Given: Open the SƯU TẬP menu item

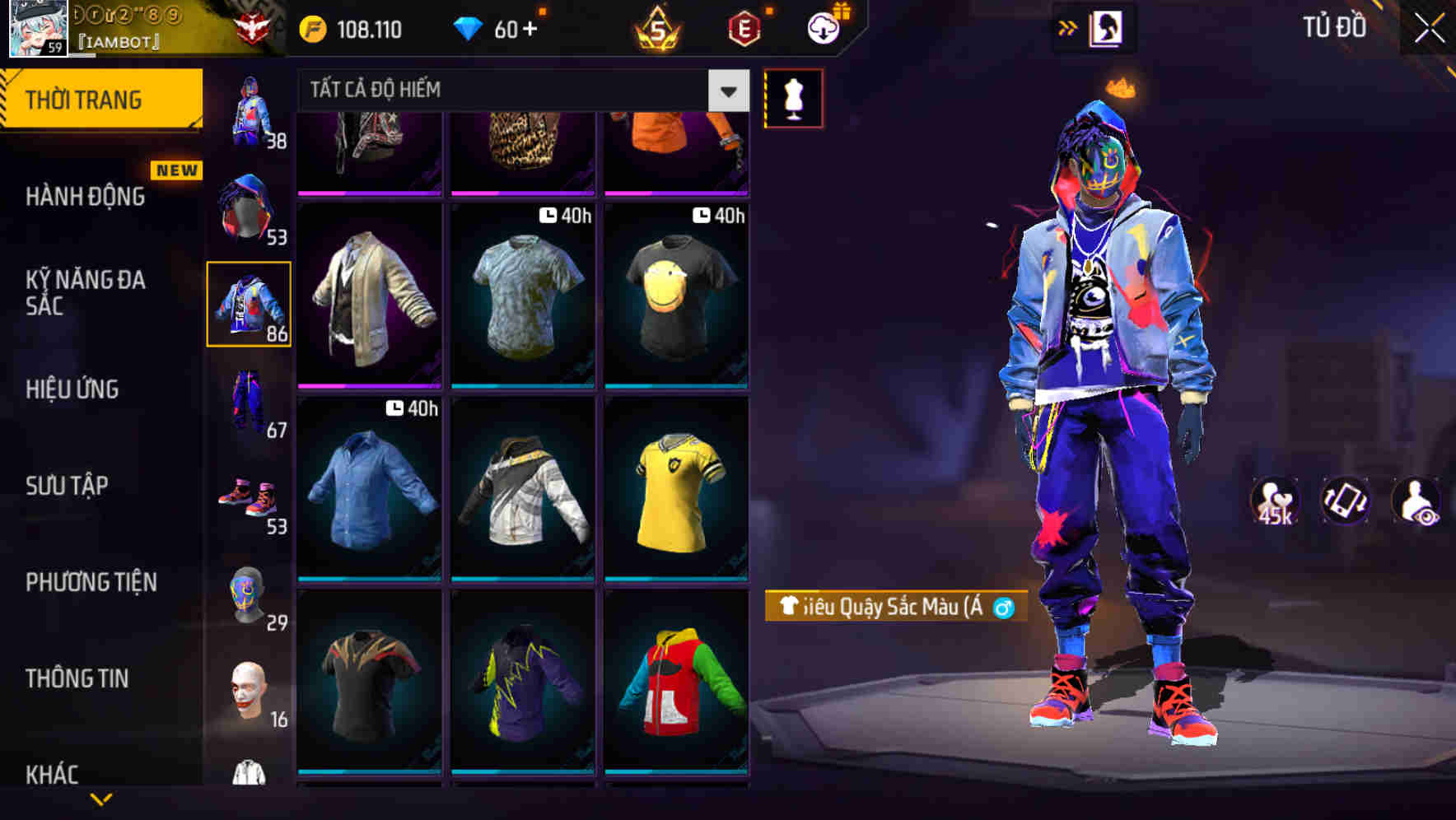Looking at the screenshot, I should point(69,486).
